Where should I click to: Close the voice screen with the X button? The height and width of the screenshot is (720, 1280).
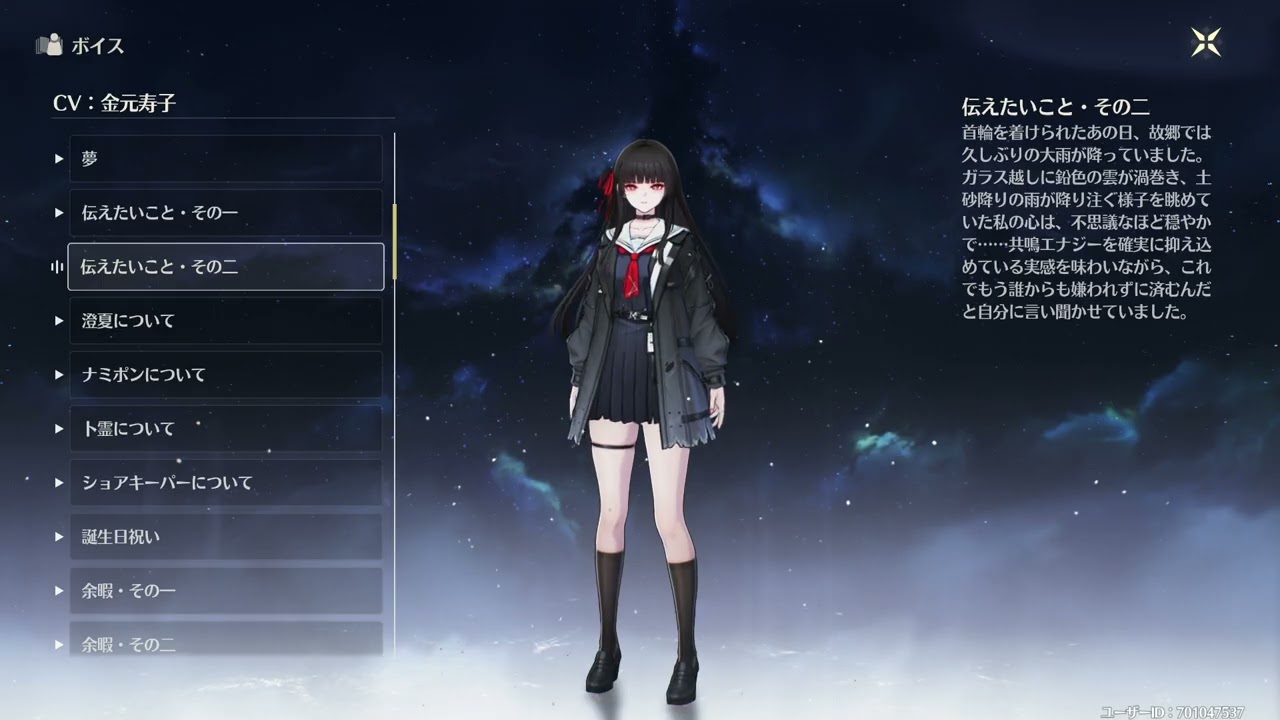[x=1205, y=42]
